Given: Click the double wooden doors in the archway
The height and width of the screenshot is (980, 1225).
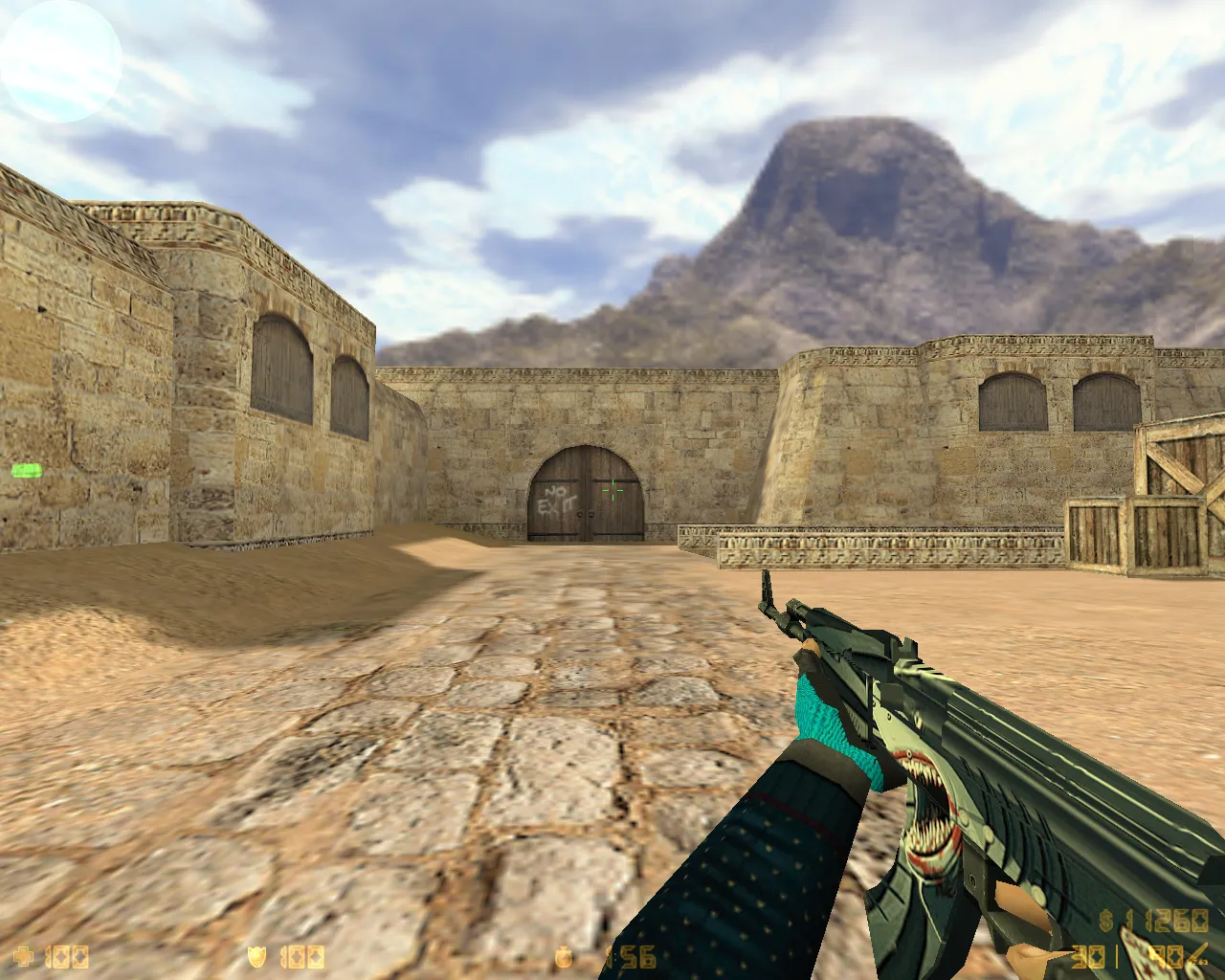Looking at the screenshot, I should 584,498.
